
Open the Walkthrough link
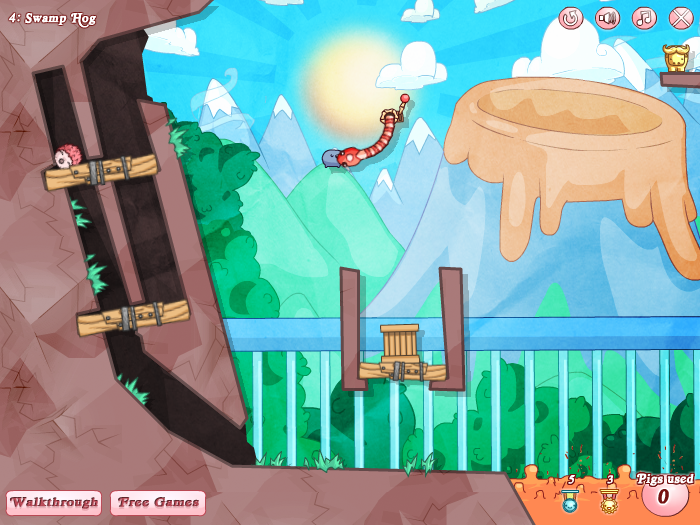pos(54,502)
